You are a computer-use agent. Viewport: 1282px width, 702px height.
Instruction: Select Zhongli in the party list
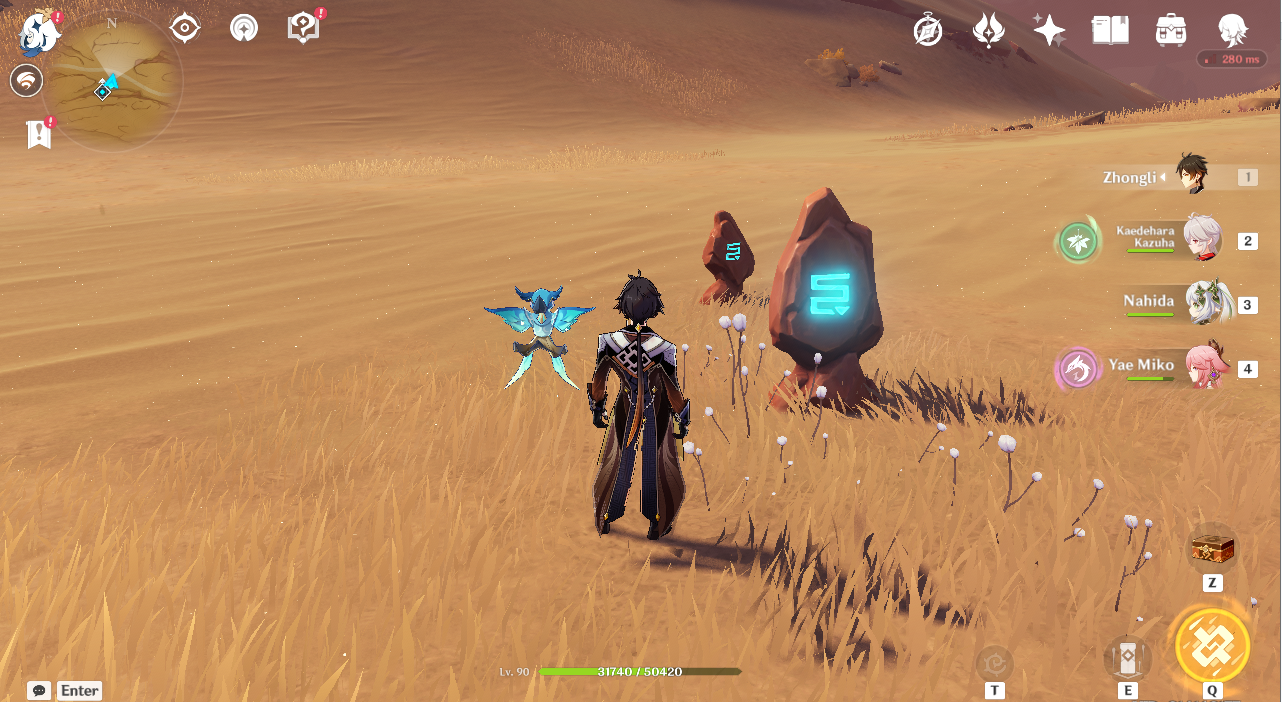click(1190, 176)
